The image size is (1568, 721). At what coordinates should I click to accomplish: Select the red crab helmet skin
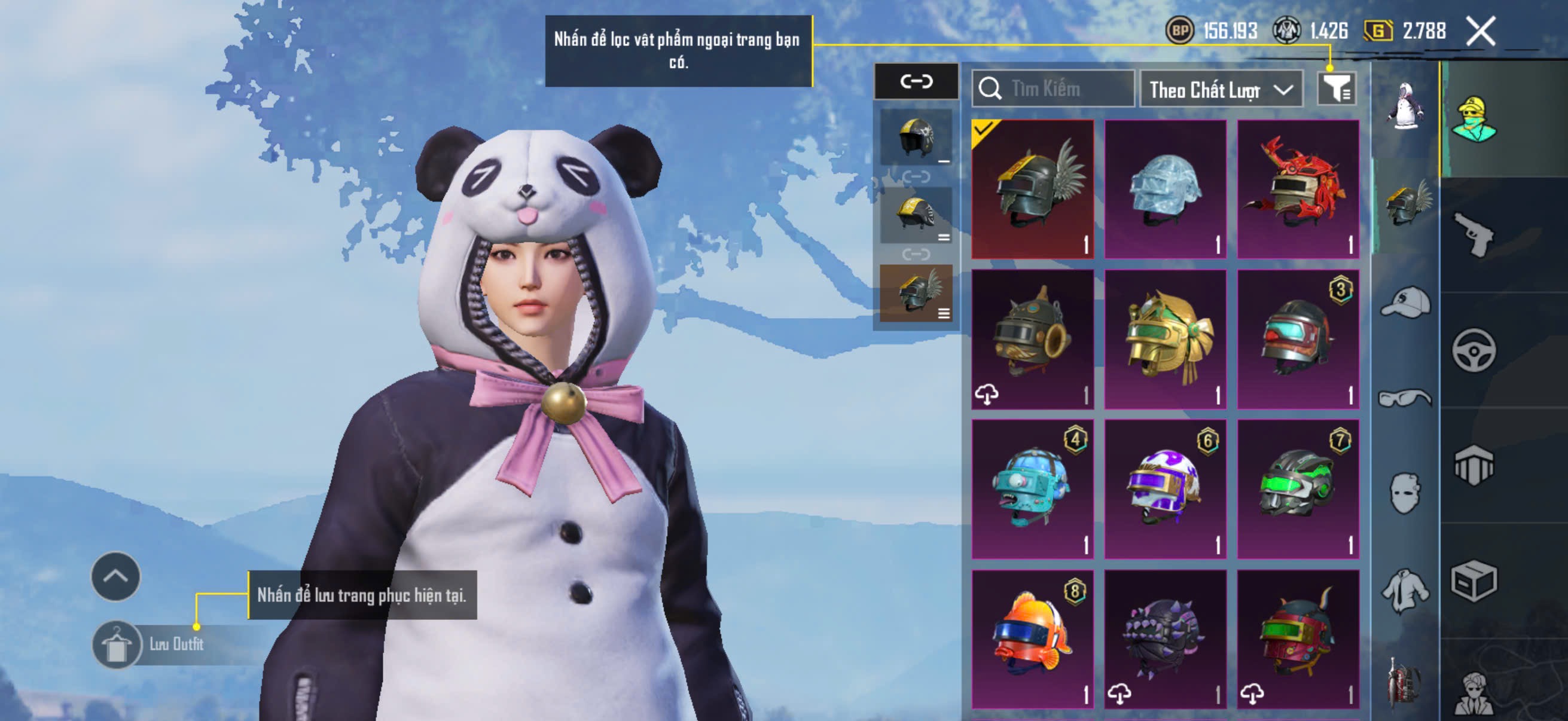[1298, 188]
